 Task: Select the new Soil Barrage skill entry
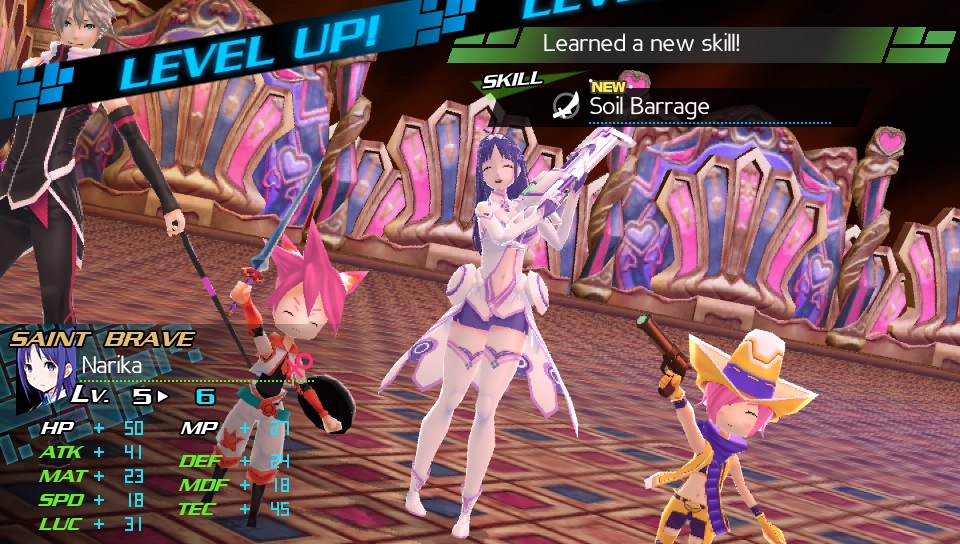coord(649,105)
